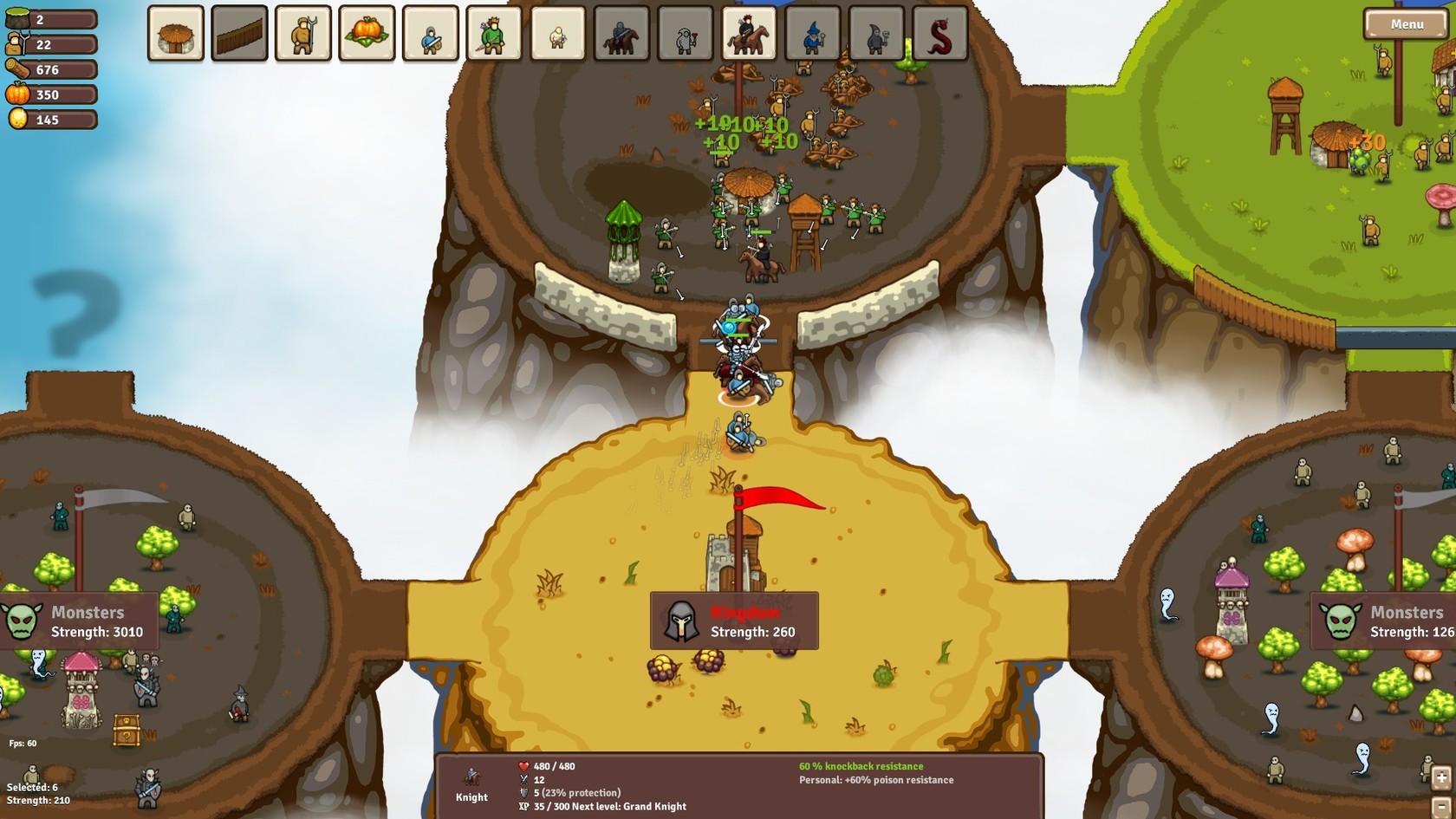Click the pumpkin resource counter showing 350
This screenshot has height=819, width=1456.
tap(49, 94)
